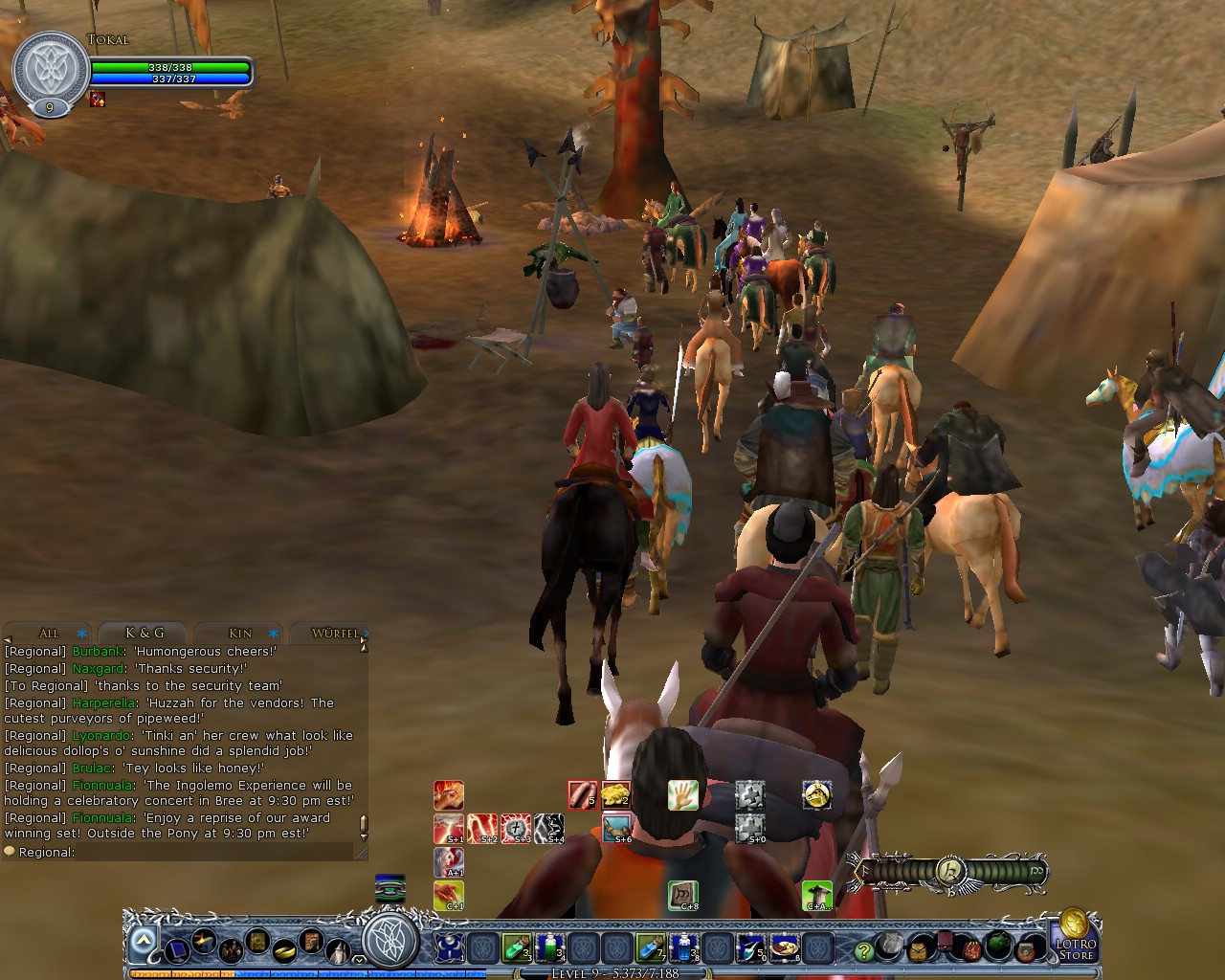
Task: Switch to the Kin chat tab
Action: point(239,633)
